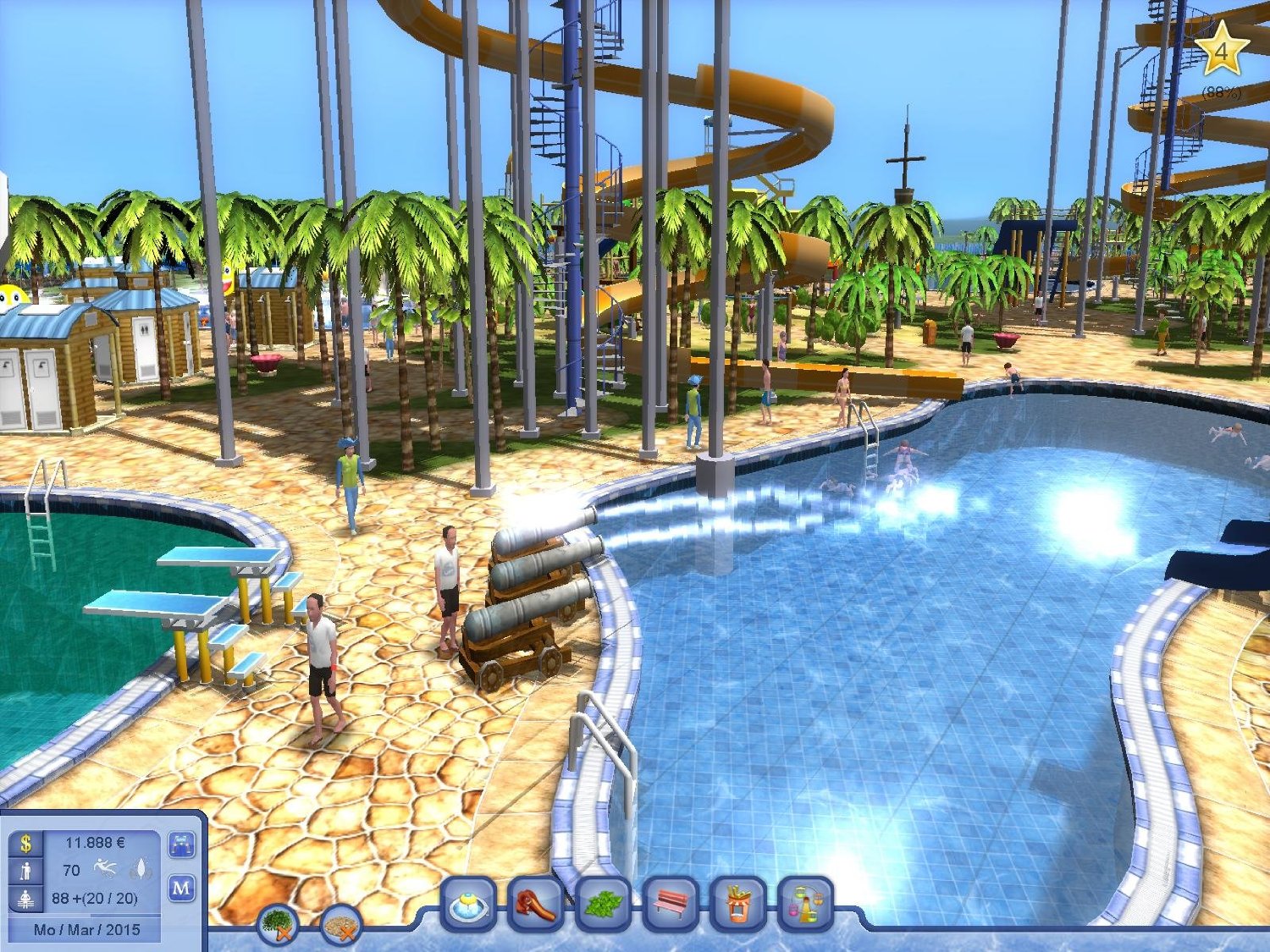Toggle the ground paving removal tool

tap(342, 926)
